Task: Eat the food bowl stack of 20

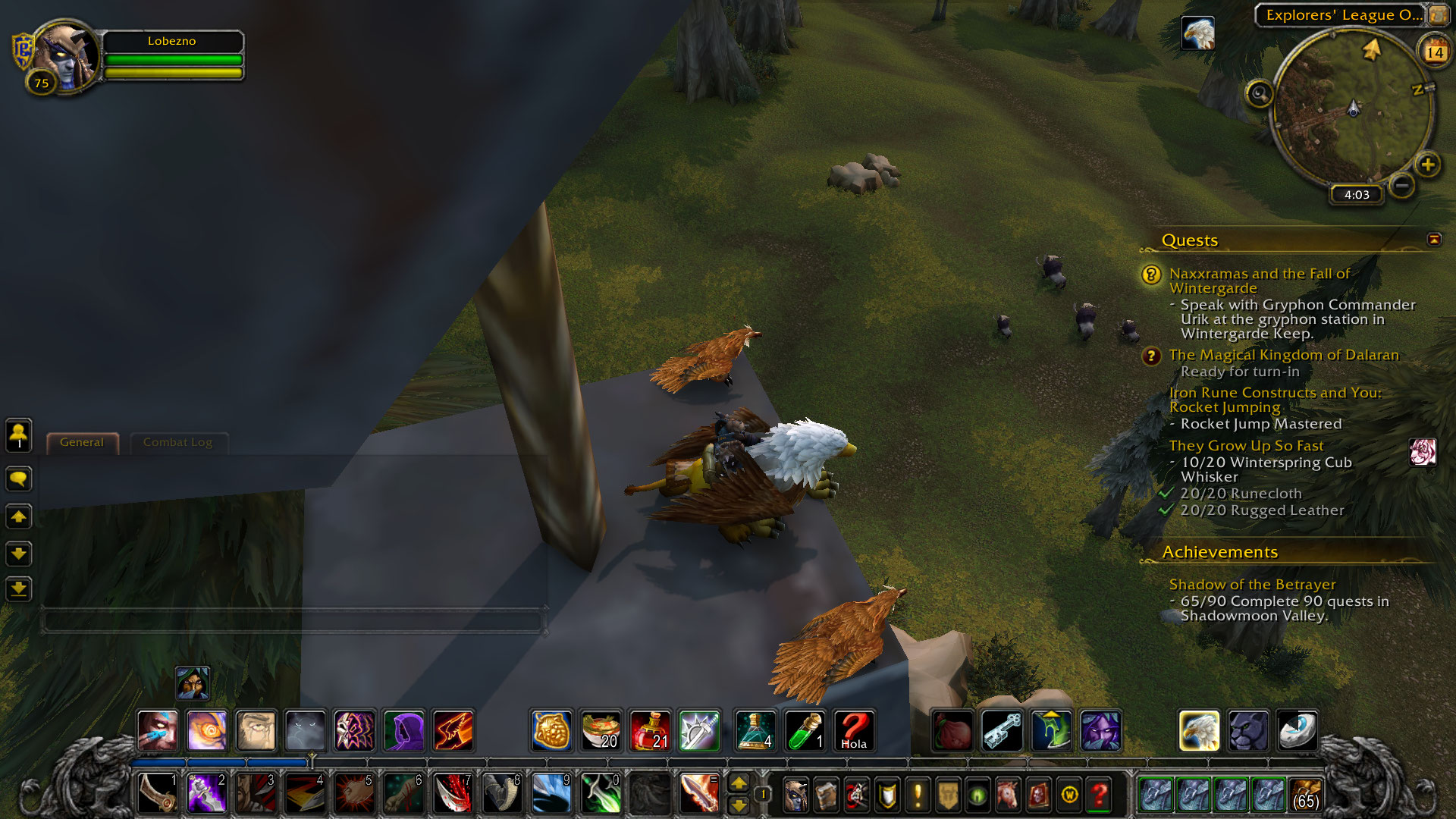Action: (x=601, y=730)
